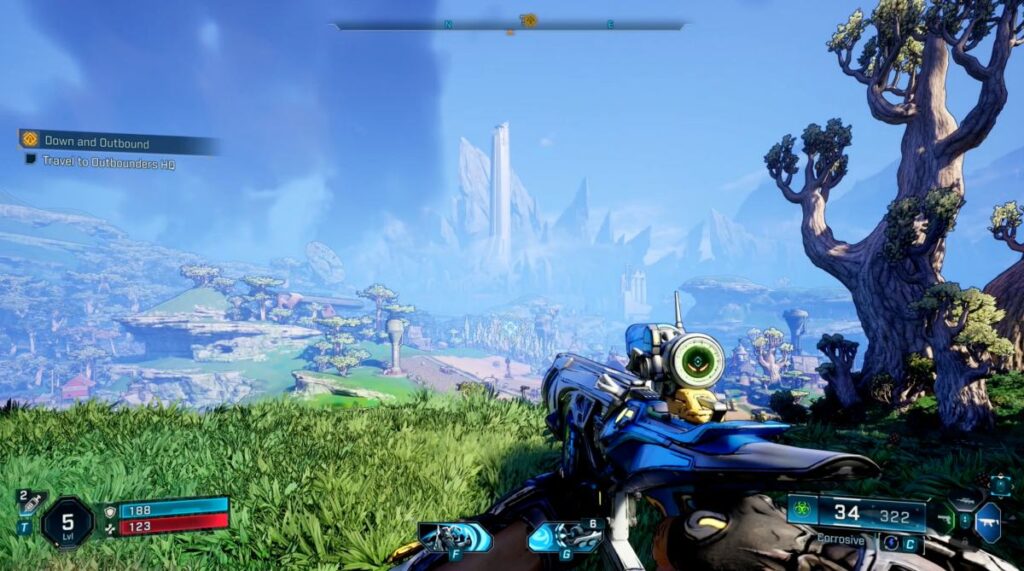Screen dimensions: 1024x571
Task: Activate the action skill icon
Action: 455,538
